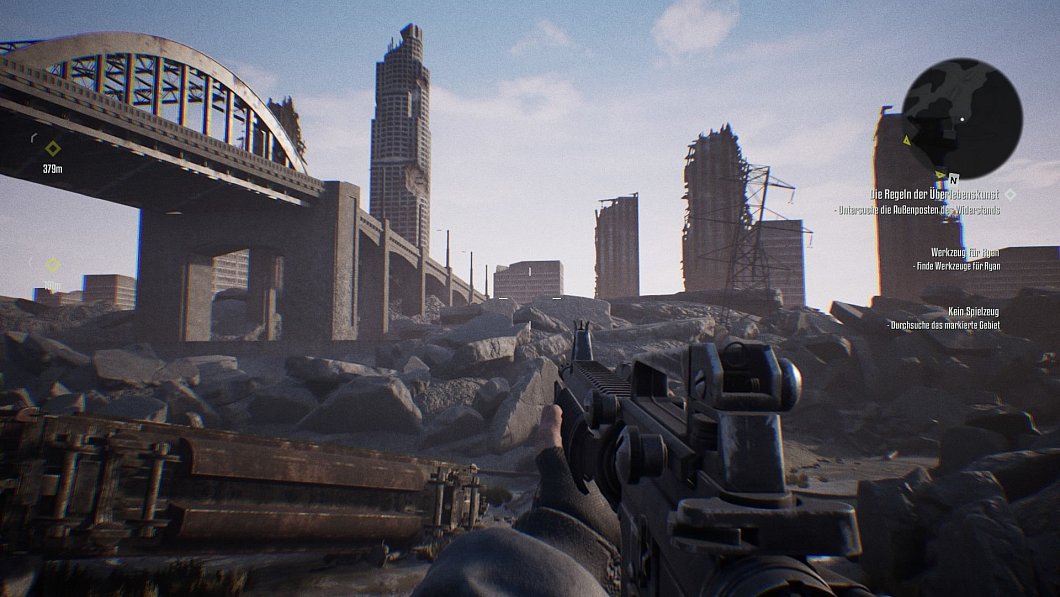Select the 'Werkzeug für Ryan' quest entry
1060x597 pixels.
pyautogui.click(x=964, y=252)
